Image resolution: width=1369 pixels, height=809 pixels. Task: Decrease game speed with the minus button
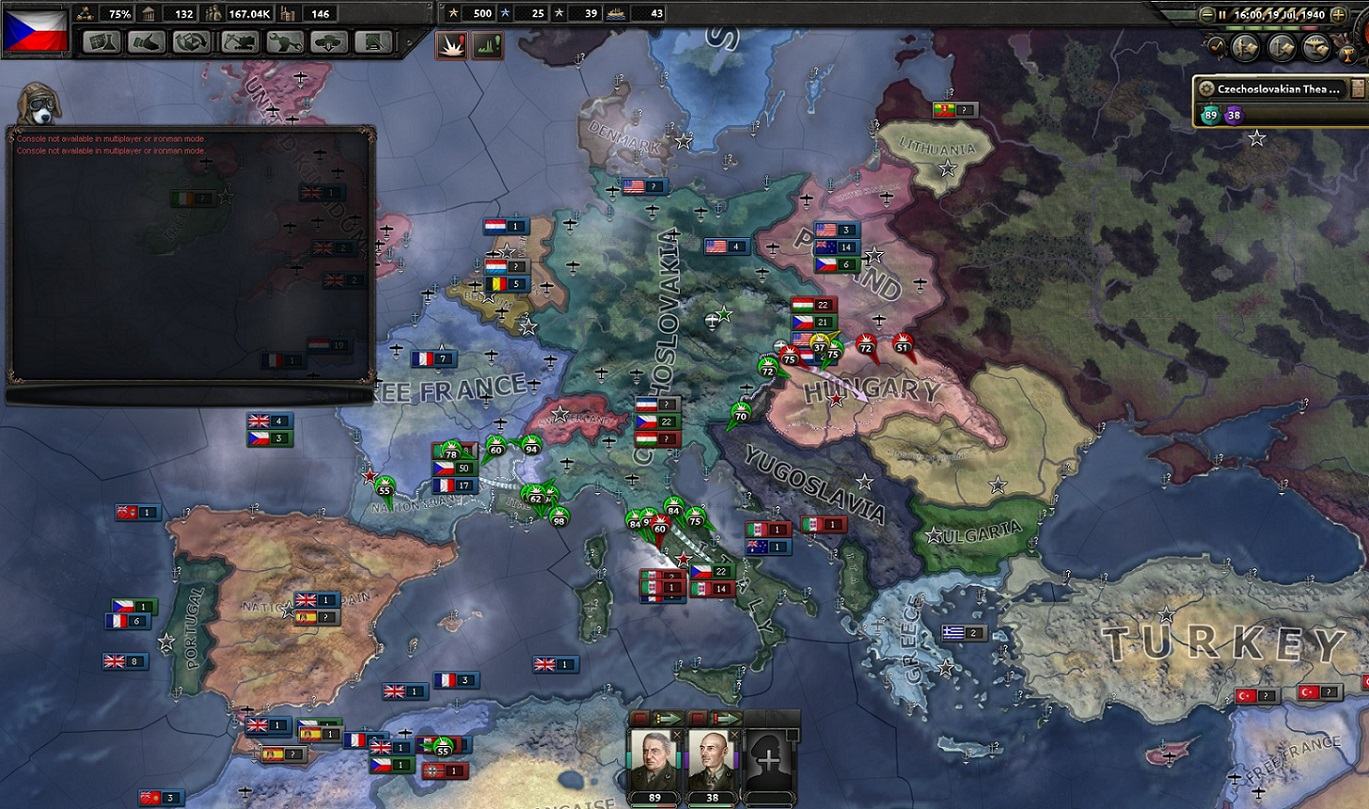[x=1207, y=14]
